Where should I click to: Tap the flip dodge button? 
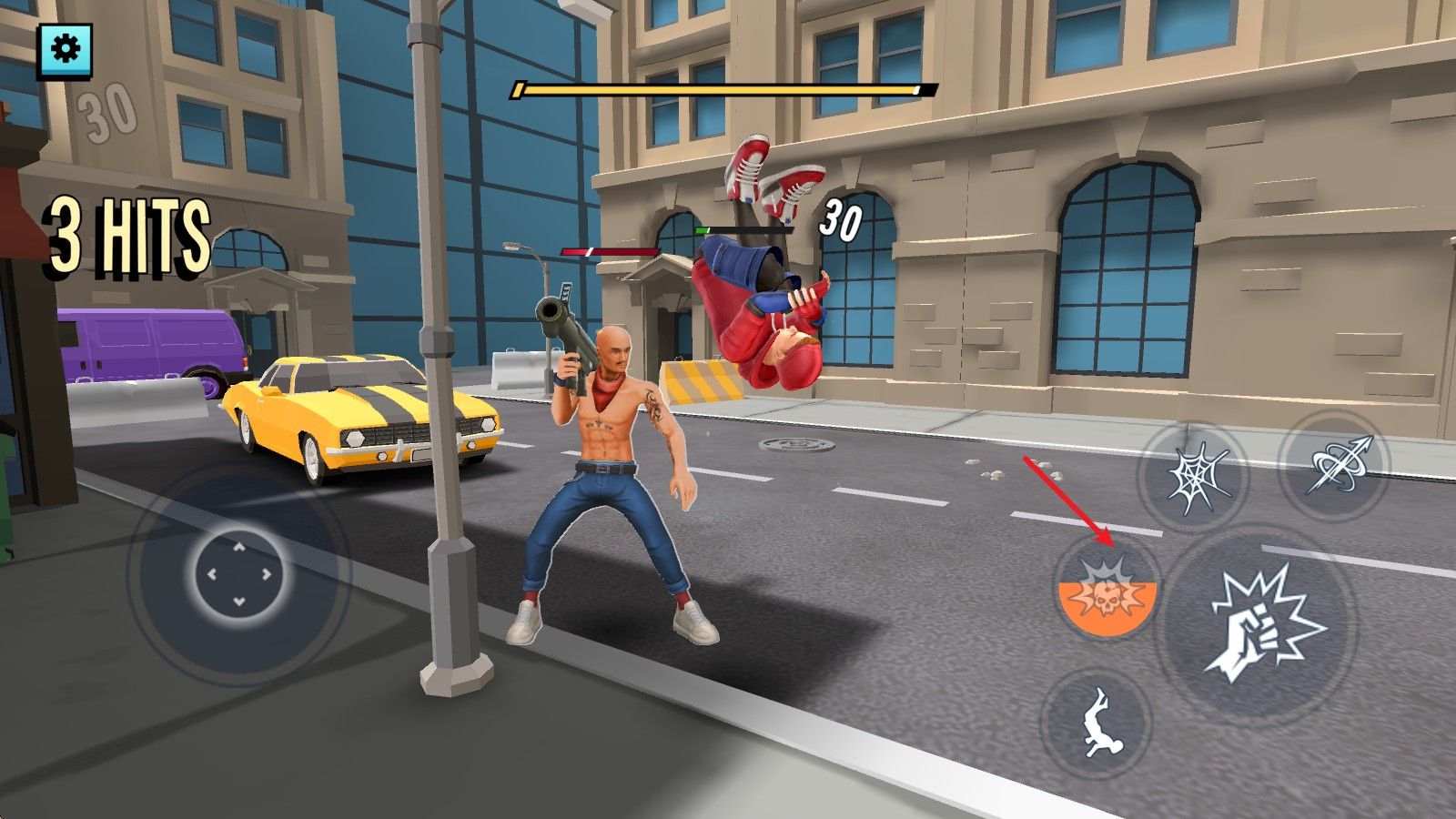(1097, 722)
